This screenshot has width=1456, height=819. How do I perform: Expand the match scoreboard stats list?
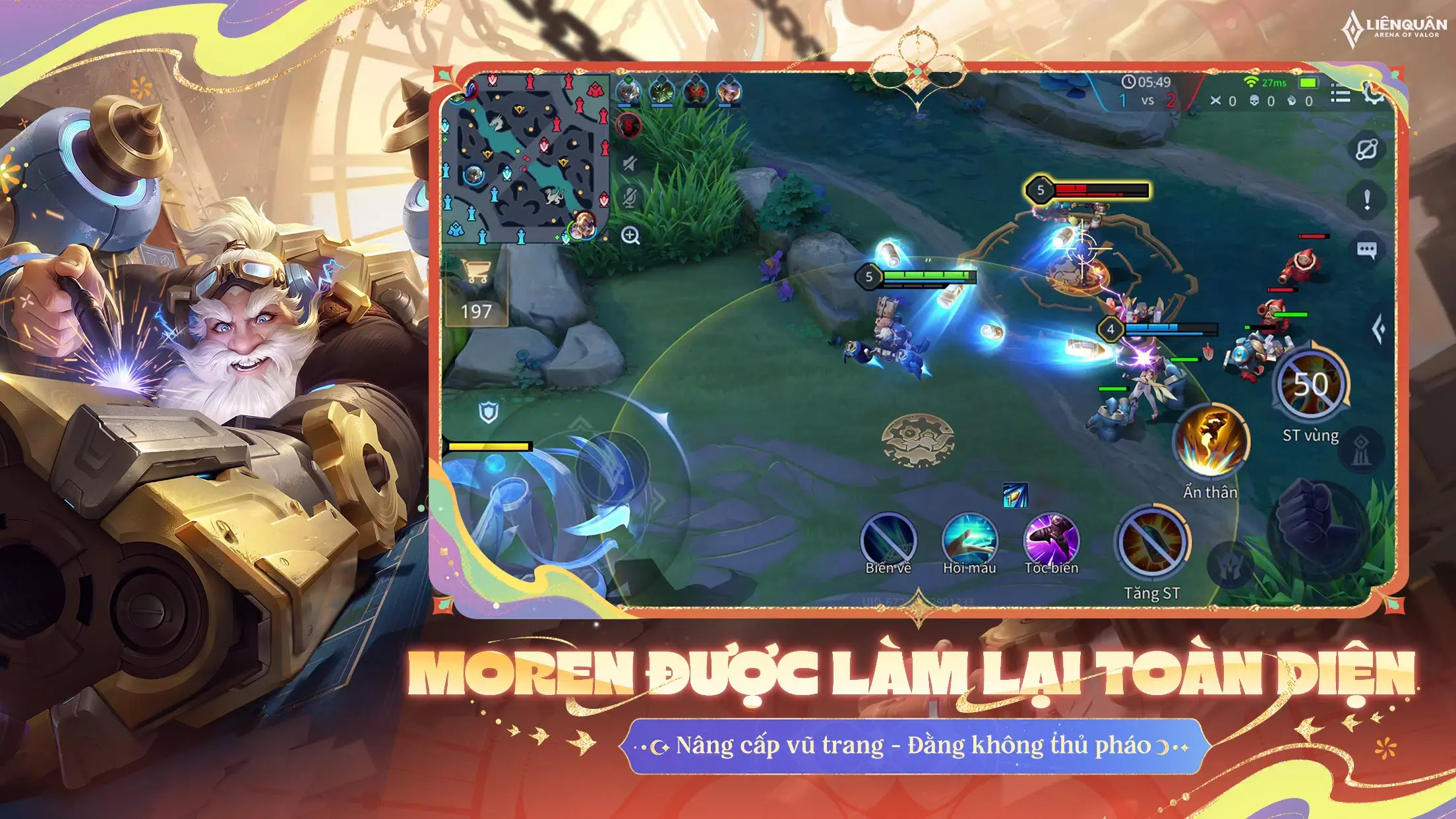coord(1340,92)
